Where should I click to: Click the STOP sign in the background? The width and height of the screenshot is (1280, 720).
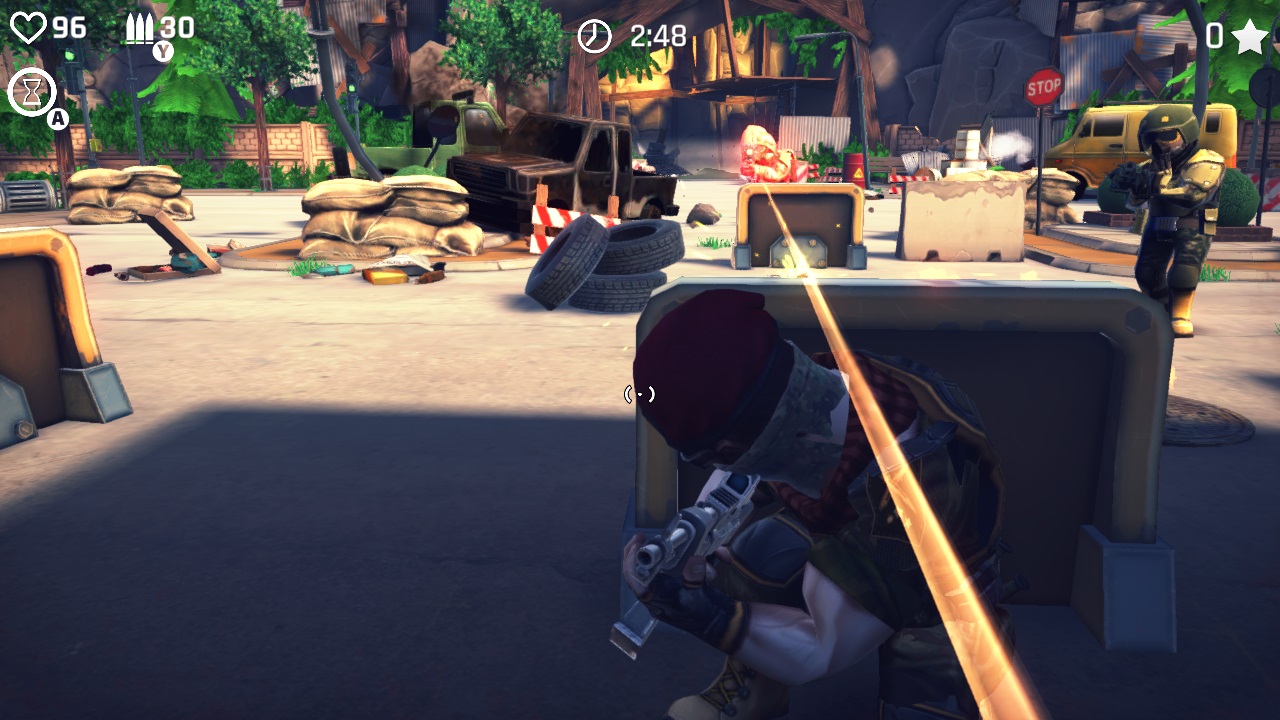click(x=1045, y=85)
